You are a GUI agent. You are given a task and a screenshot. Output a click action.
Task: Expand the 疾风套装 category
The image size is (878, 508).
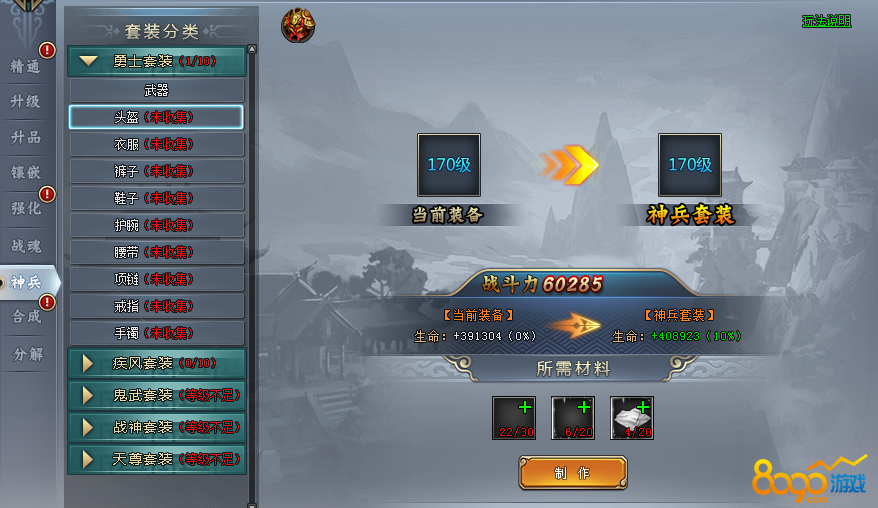156,363
